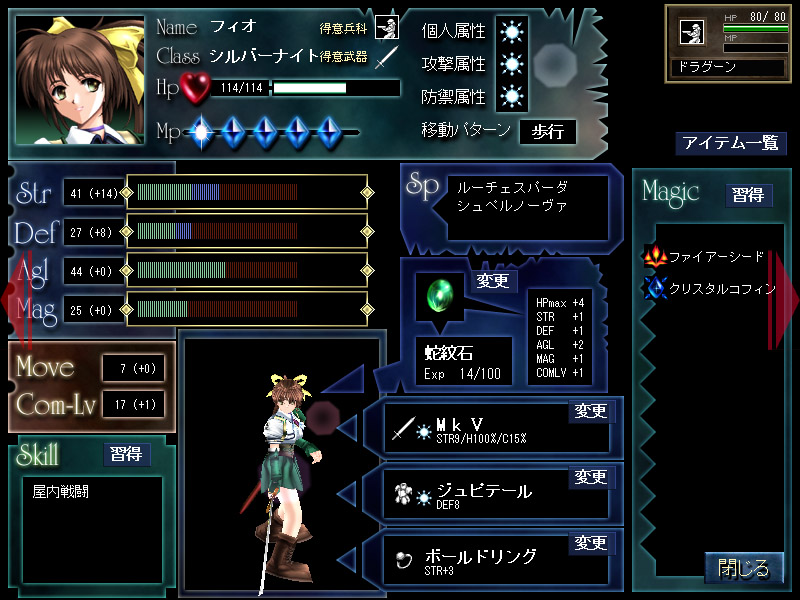
Task: Click 習得 in the Skill panel
Action: [127, 455]
